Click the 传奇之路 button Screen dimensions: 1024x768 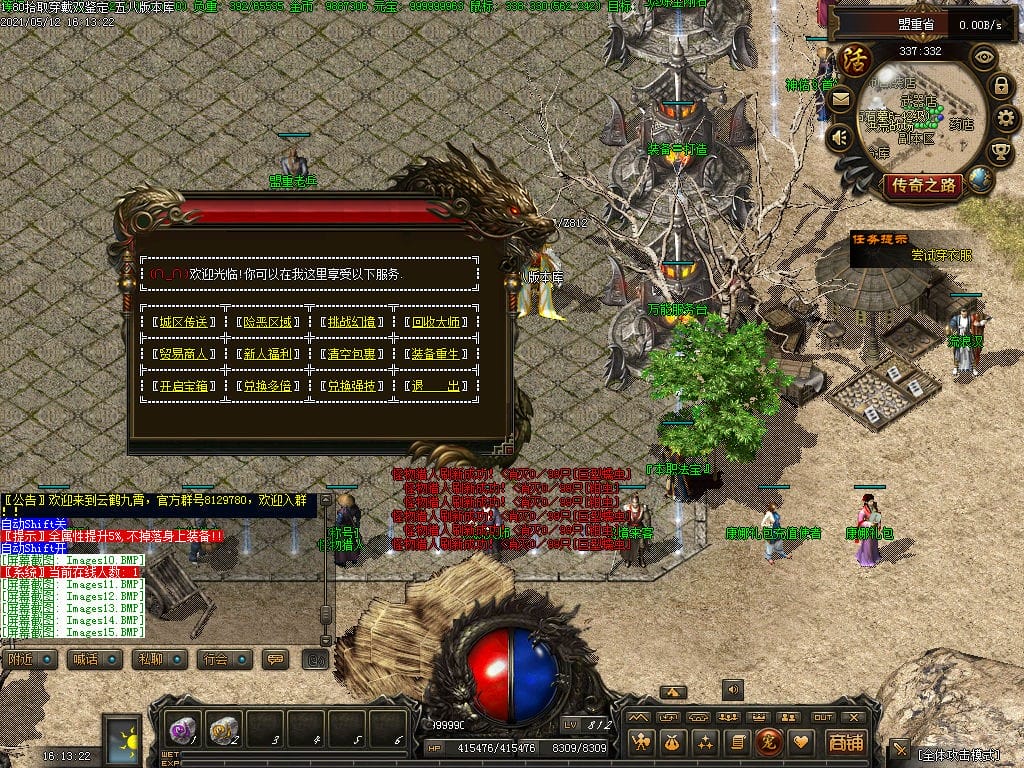(x=922, y=185)
